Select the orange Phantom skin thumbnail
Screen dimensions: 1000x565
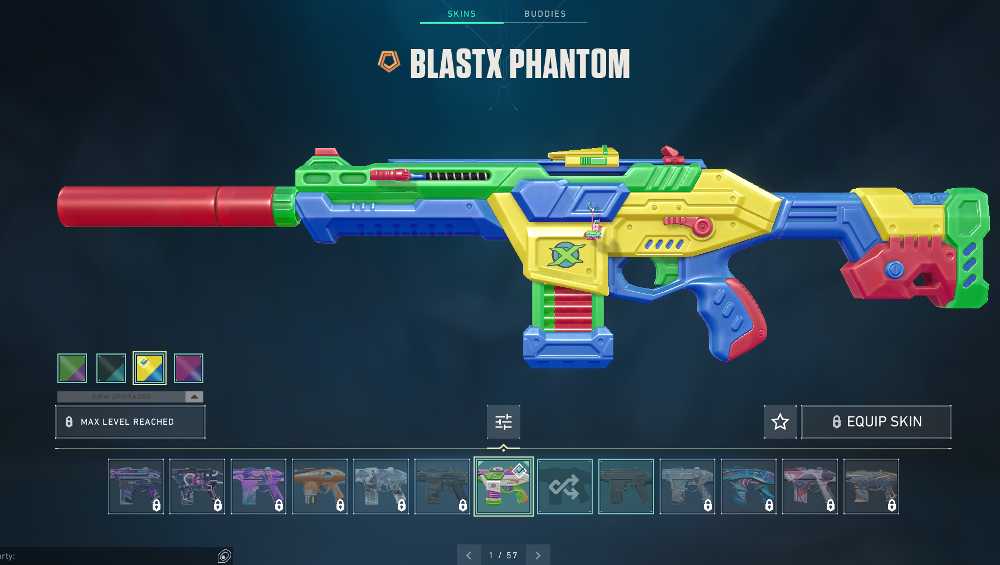(x=320, y=486)
